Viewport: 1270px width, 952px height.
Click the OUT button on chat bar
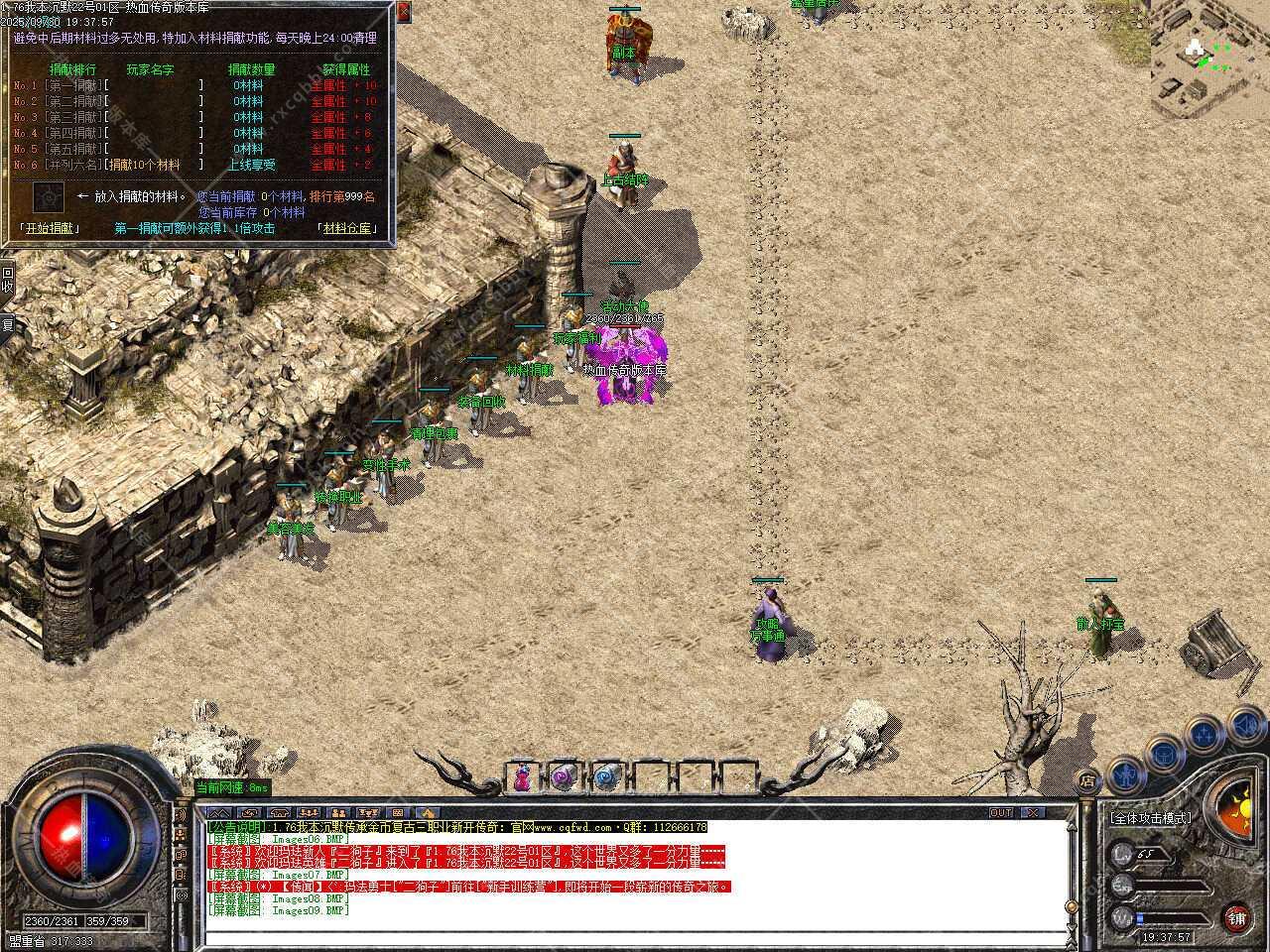tap(1002, 812)
